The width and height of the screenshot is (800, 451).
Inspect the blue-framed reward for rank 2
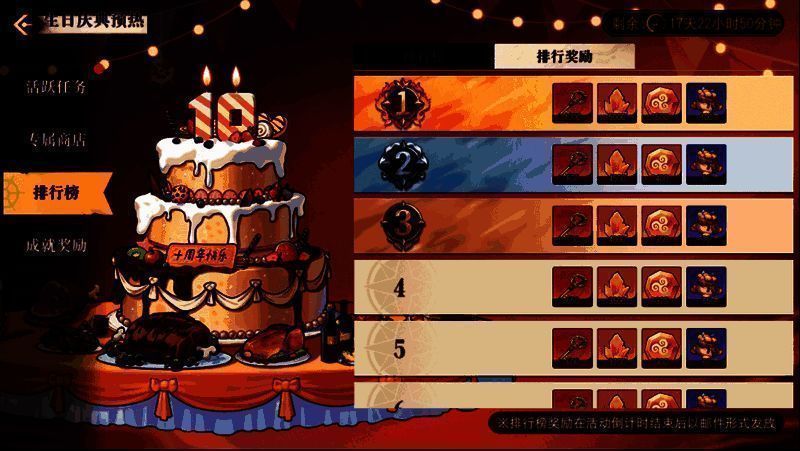pyautogui.click(x=706, y=164)
